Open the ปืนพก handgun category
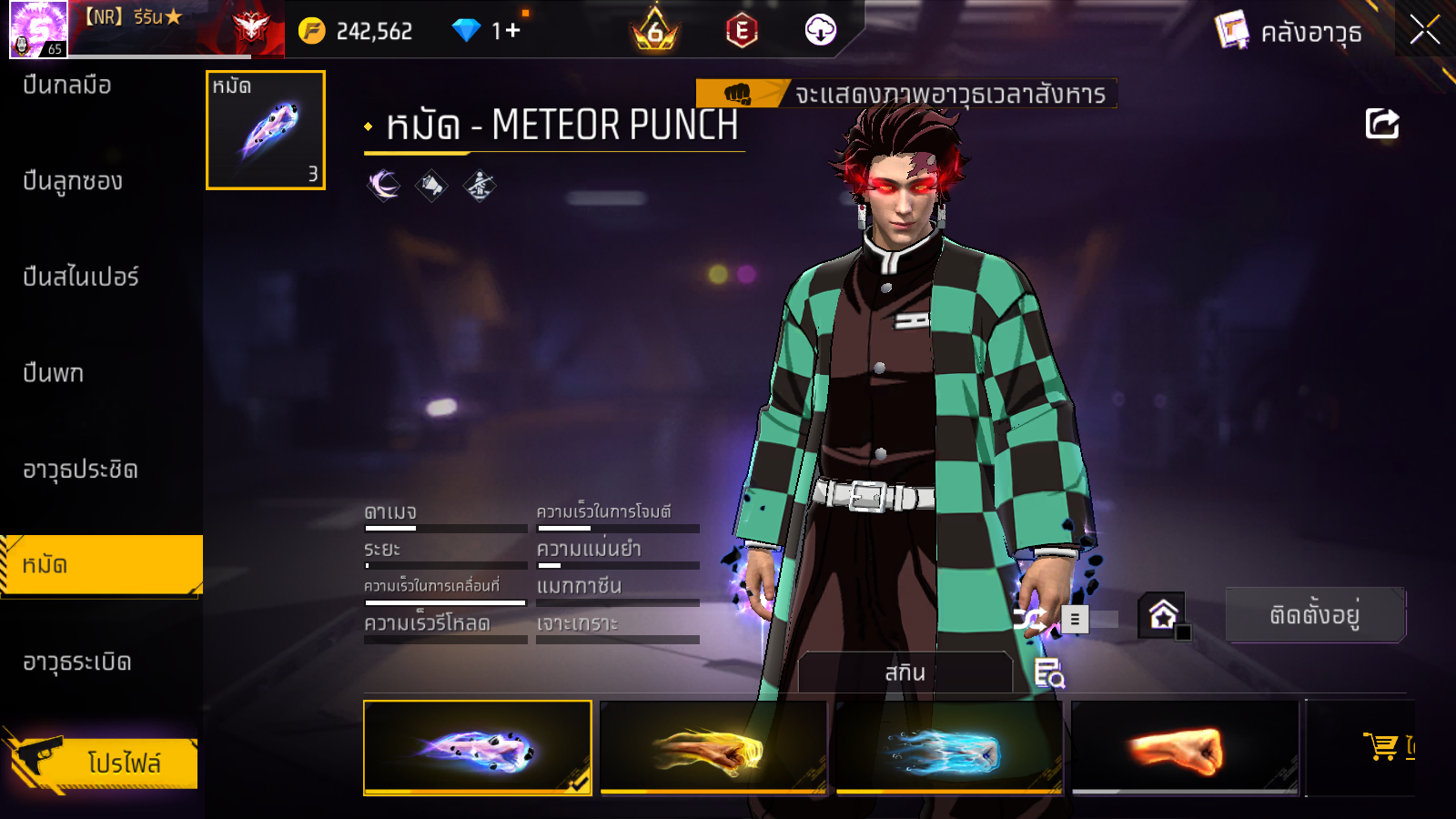 click(54, 373)
